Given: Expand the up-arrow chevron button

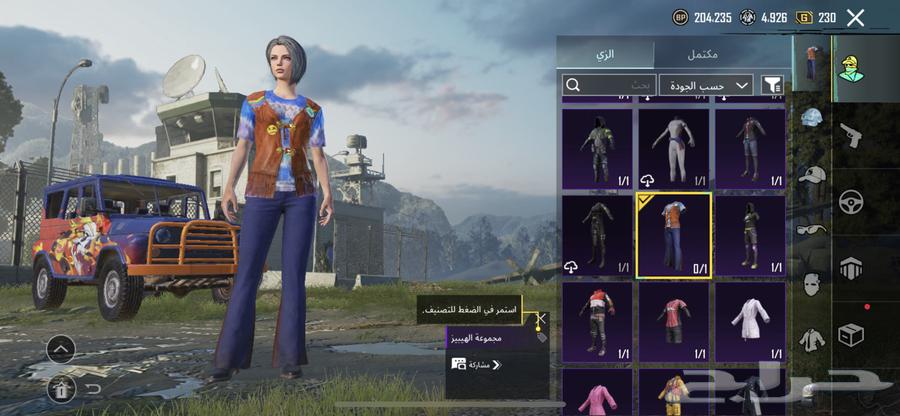Looking at the screenshot, I should pyautogui.click(x=61, y=349).
